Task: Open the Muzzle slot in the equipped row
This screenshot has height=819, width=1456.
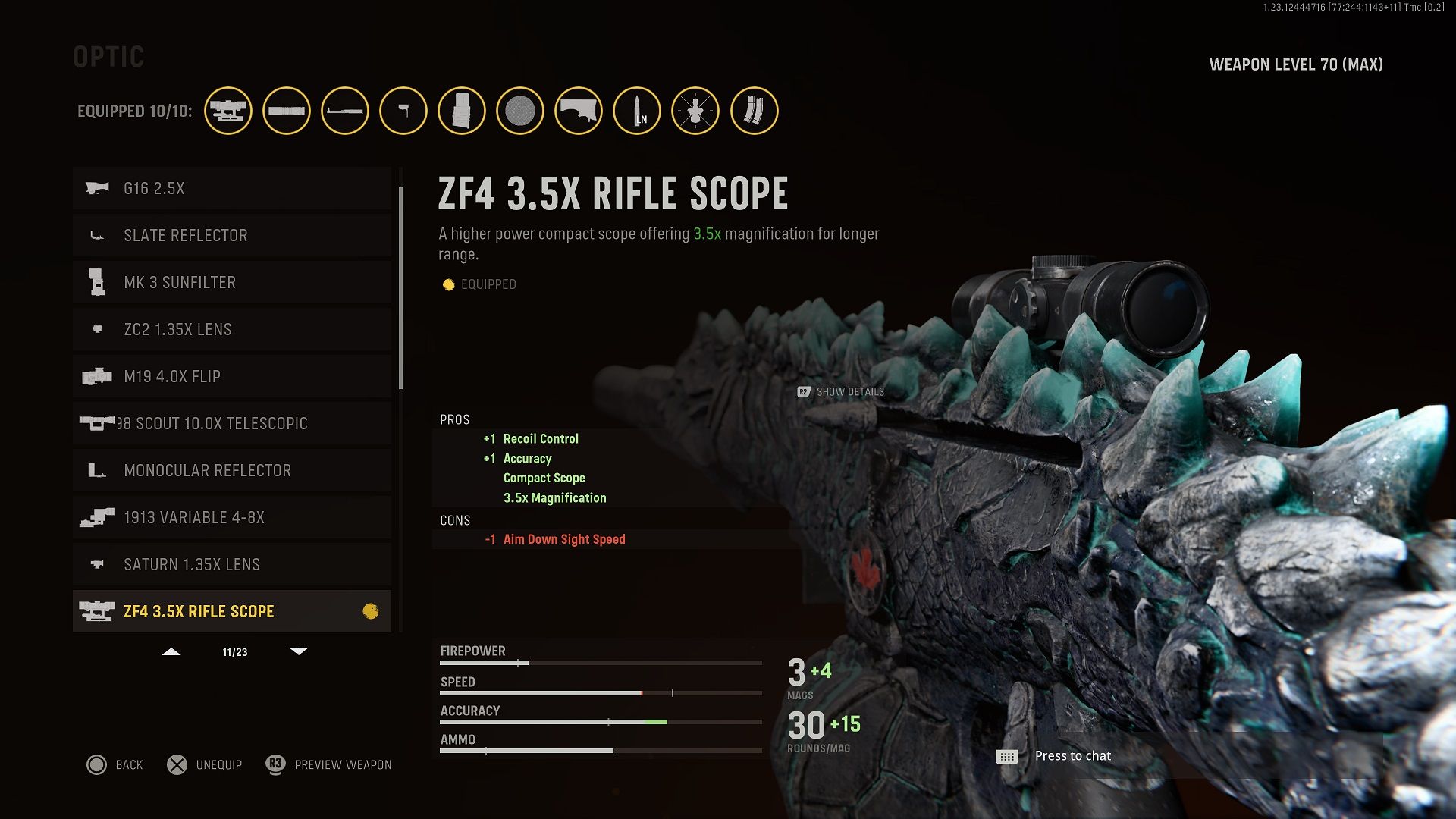Action: (x=287, y=111)
